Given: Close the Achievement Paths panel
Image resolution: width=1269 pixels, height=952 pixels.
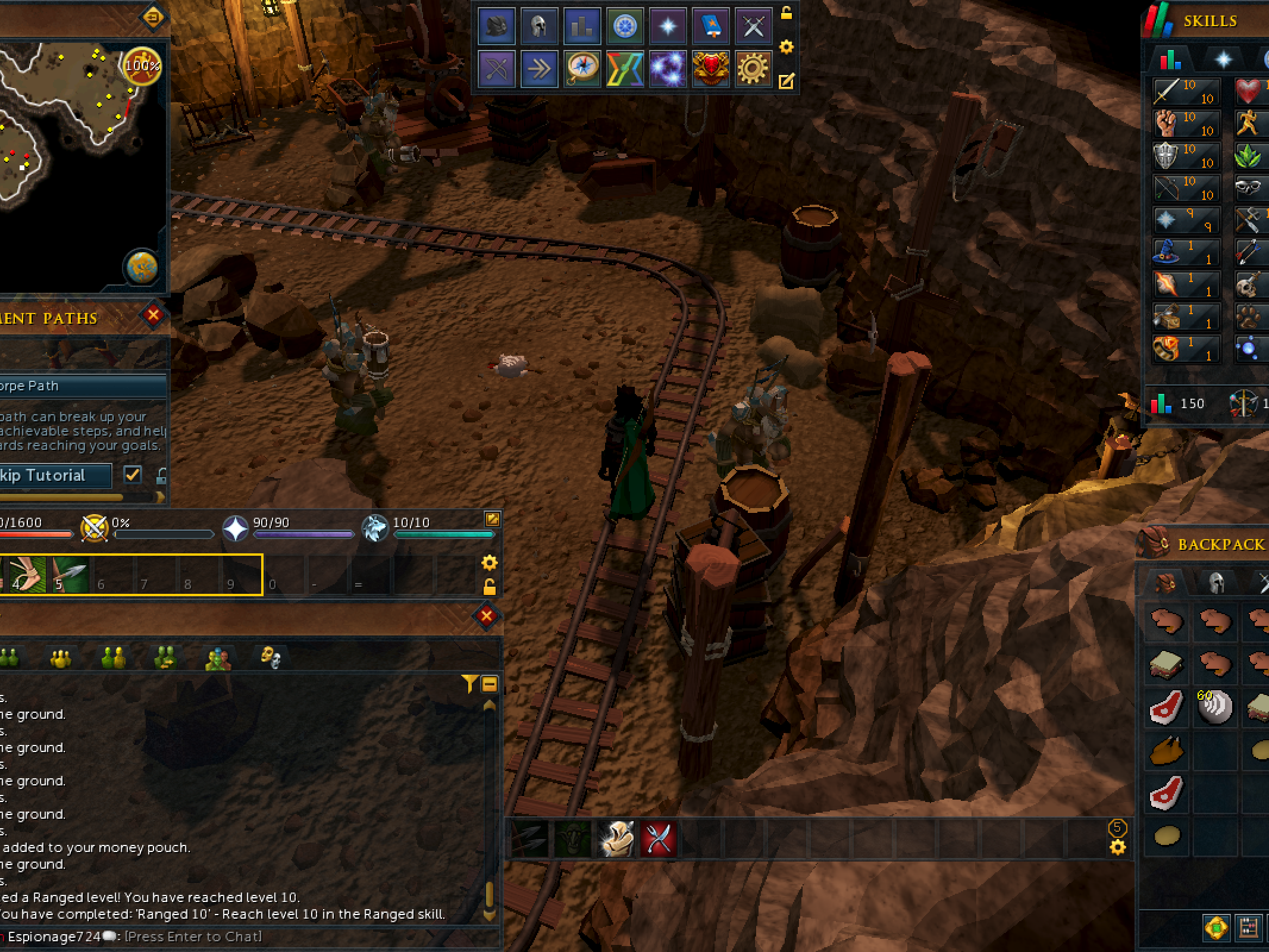Looking at the screenshot, I should (x=153, y=315).
